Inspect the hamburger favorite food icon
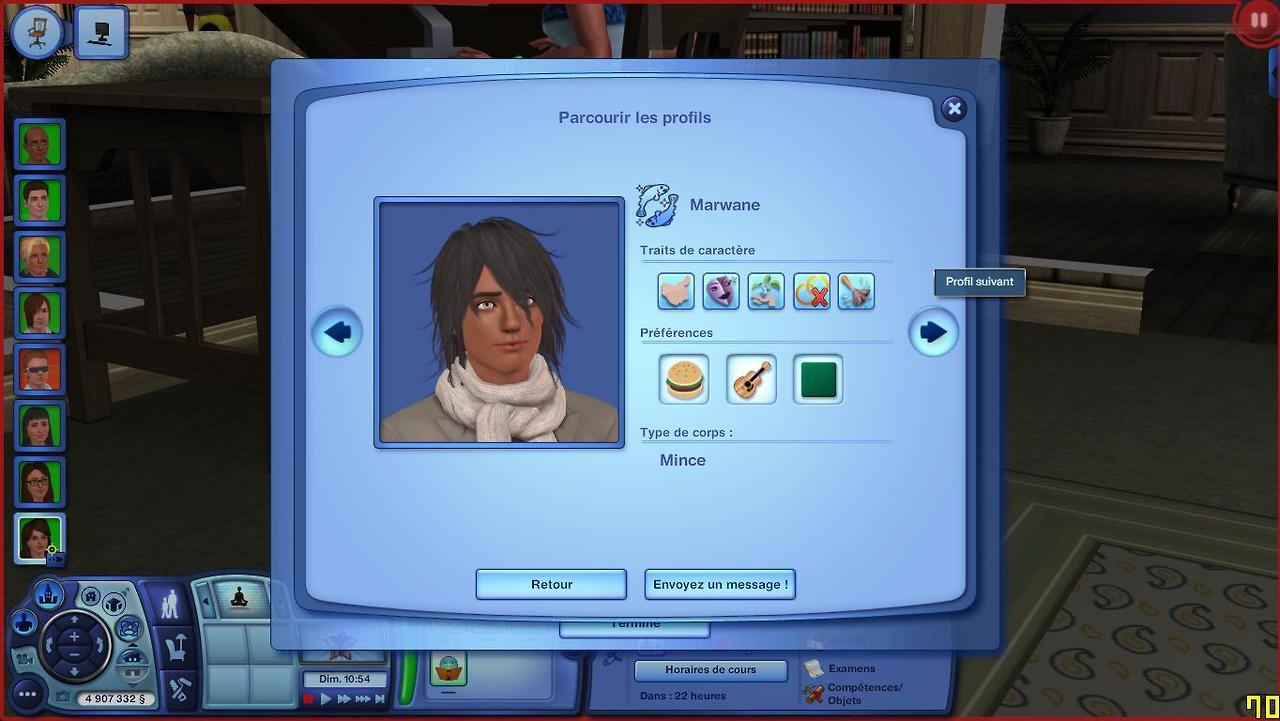The height and width of the screenshot is (721, 1280). (685, 380)
